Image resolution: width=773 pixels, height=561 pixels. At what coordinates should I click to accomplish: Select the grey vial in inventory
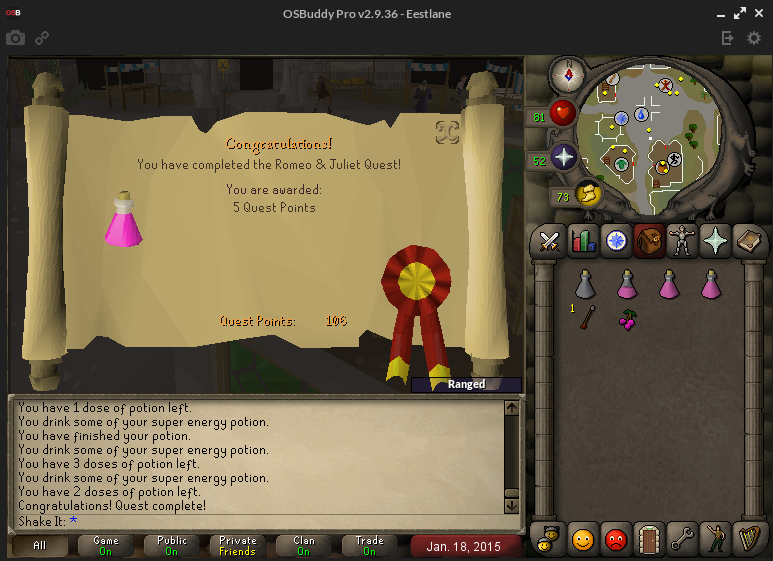click(586, 285)
